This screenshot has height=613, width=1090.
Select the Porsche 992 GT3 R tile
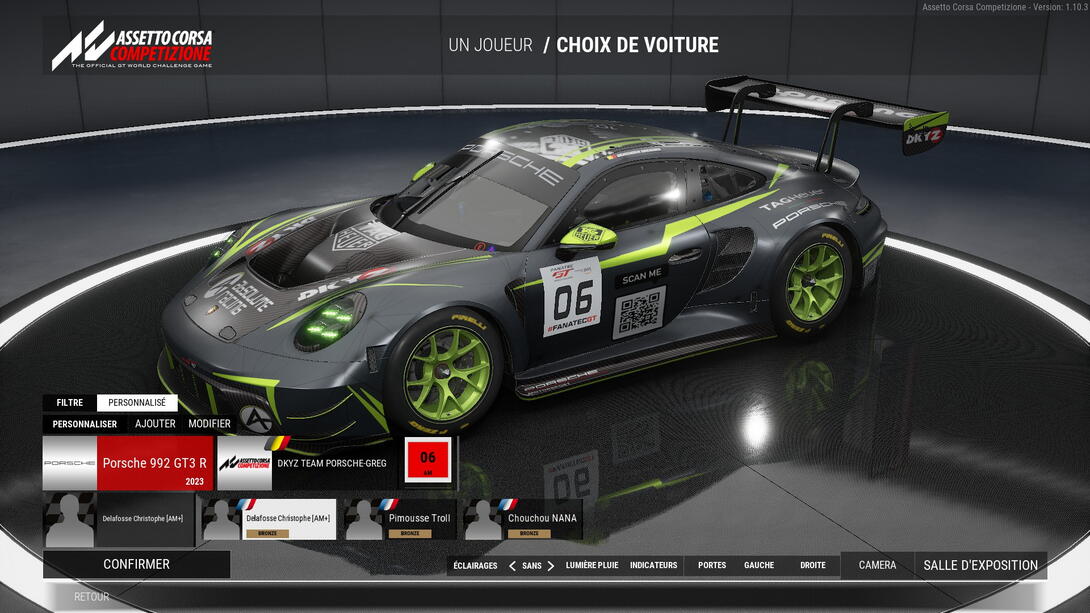click(x=128, y=463)
